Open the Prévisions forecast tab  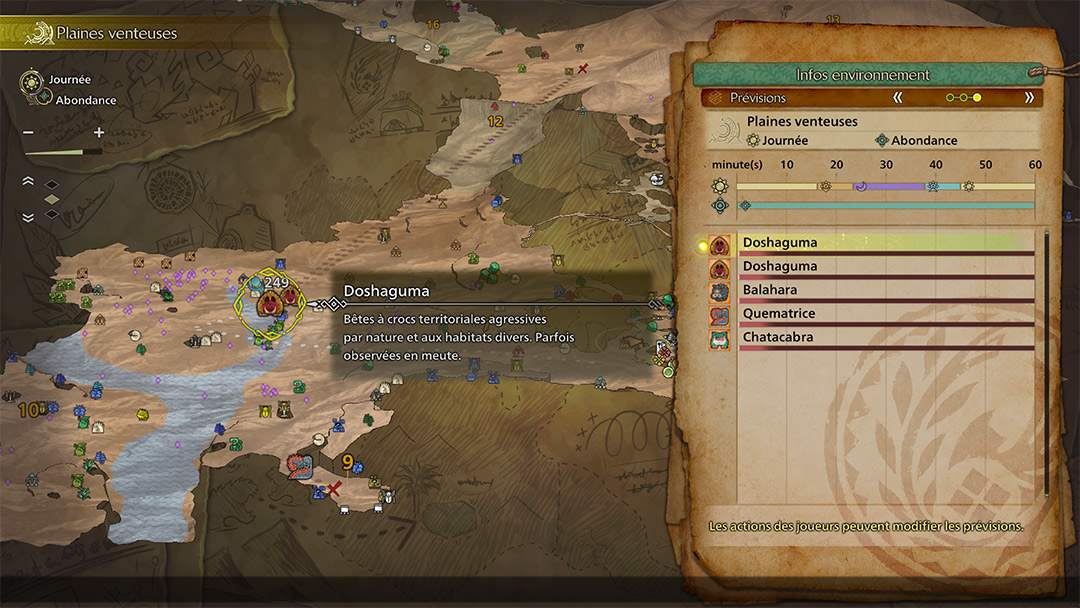(758, 98)
